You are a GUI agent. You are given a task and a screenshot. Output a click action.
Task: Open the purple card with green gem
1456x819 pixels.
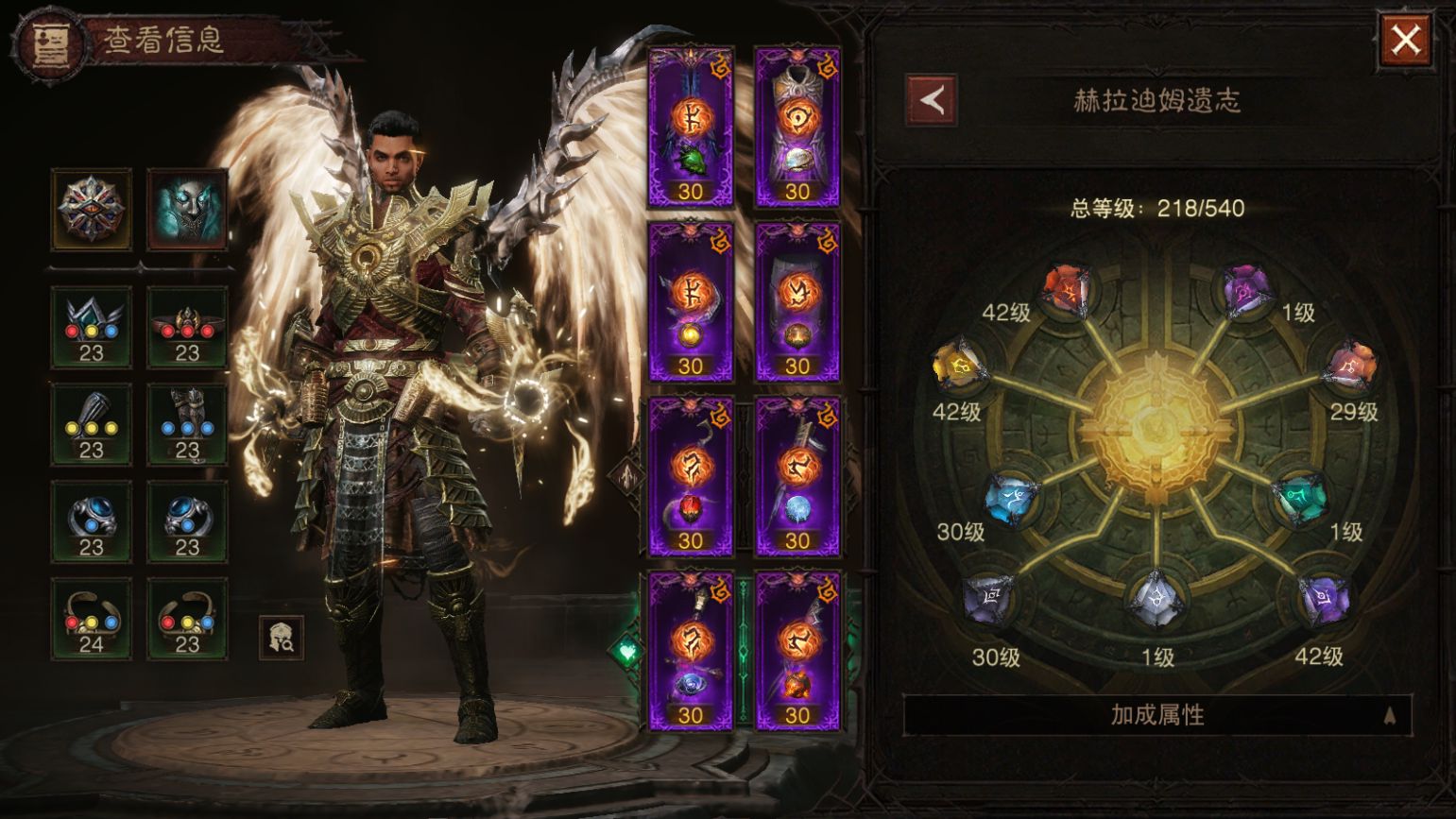[x=691, y=127]
